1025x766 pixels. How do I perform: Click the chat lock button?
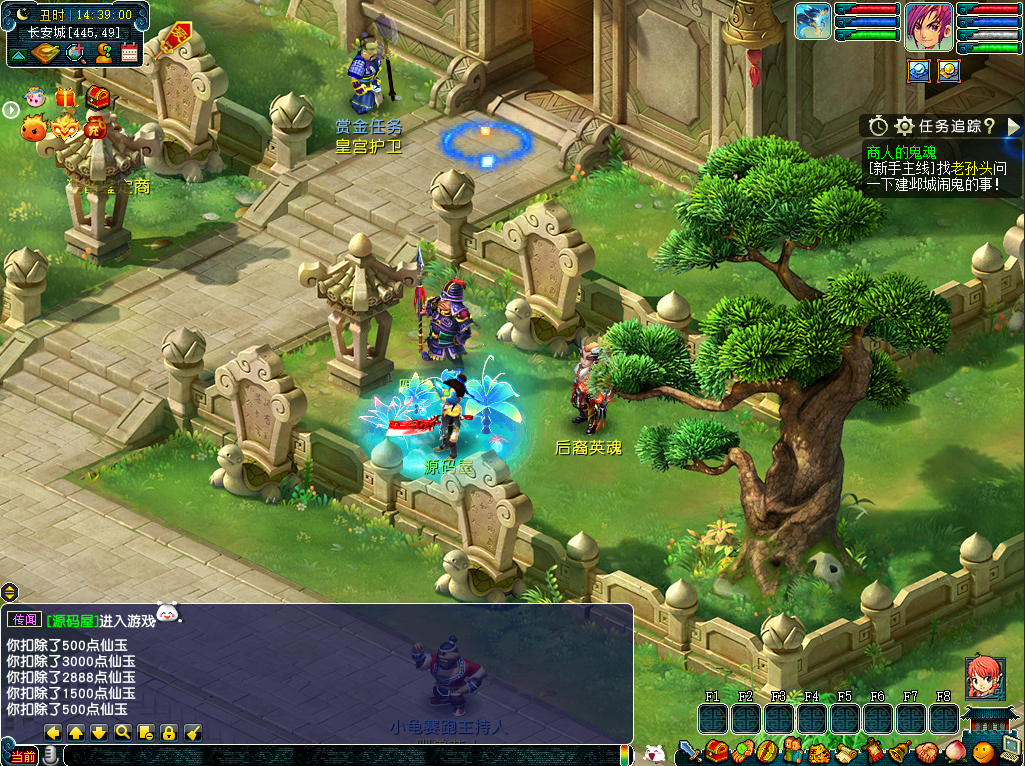point(169,733)
